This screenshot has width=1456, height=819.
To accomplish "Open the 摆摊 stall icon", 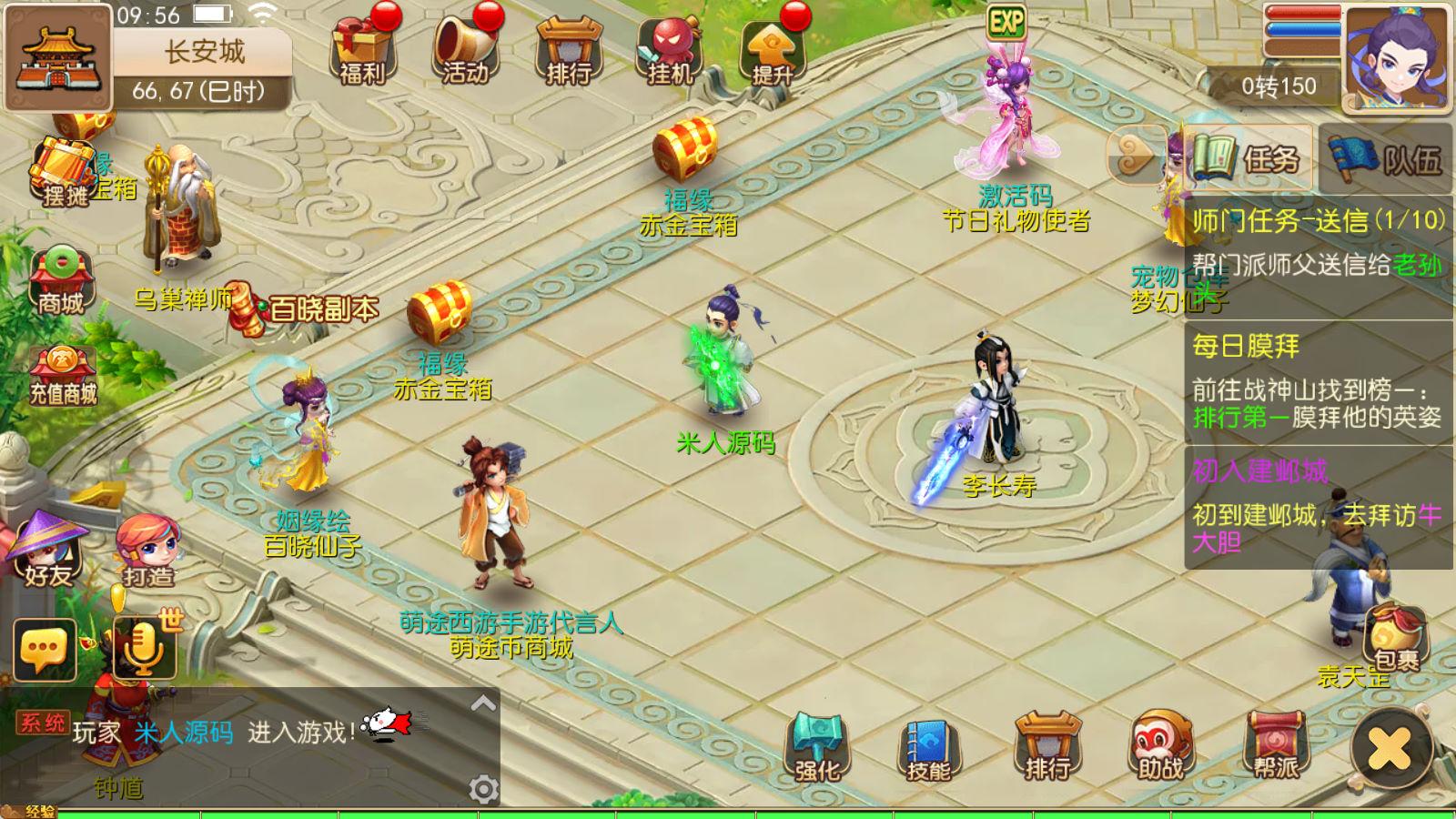I will [x=64, y=173].
